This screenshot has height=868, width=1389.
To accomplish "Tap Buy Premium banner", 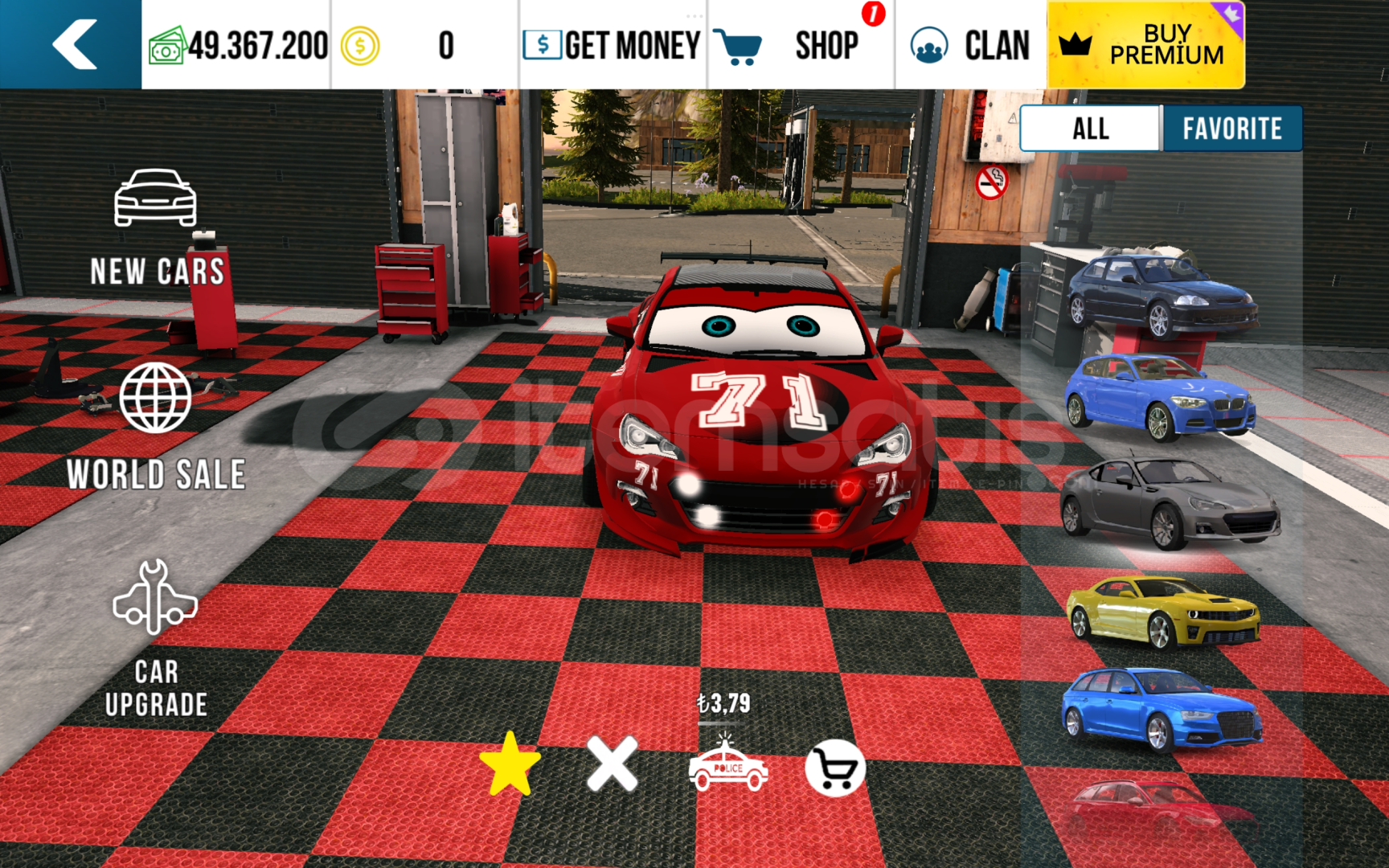I will point(1145,45).
